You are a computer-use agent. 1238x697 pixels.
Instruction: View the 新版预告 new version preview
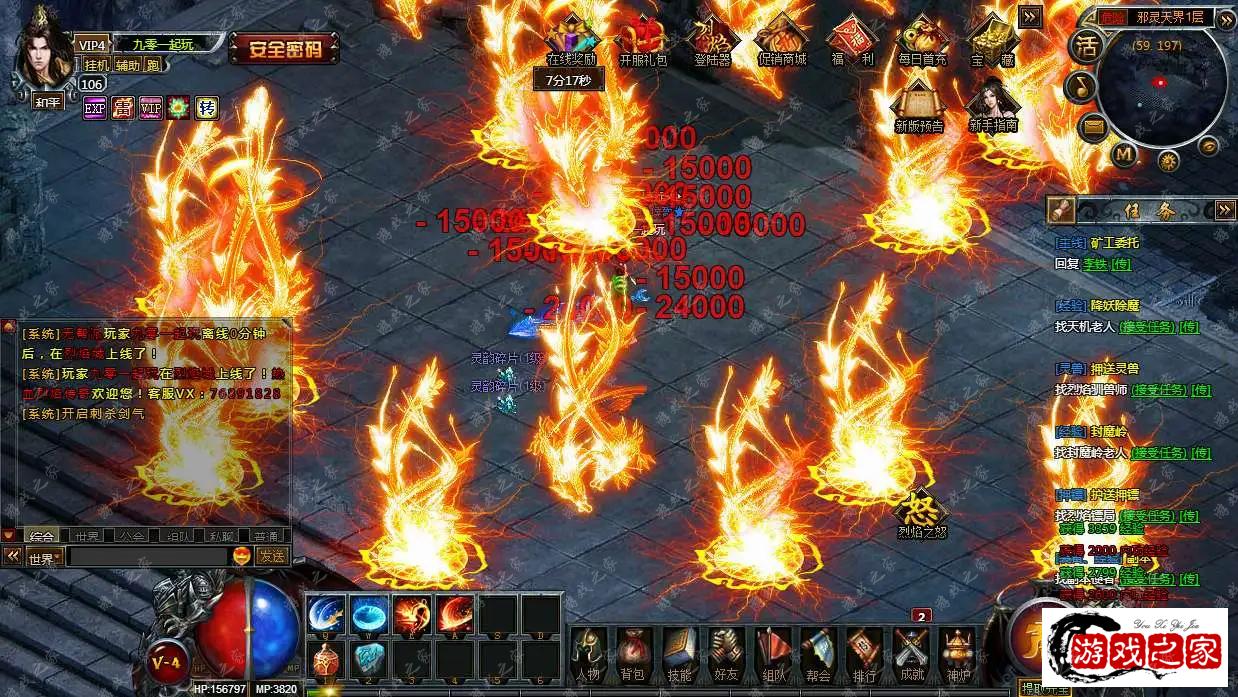(x=919, y=102)
